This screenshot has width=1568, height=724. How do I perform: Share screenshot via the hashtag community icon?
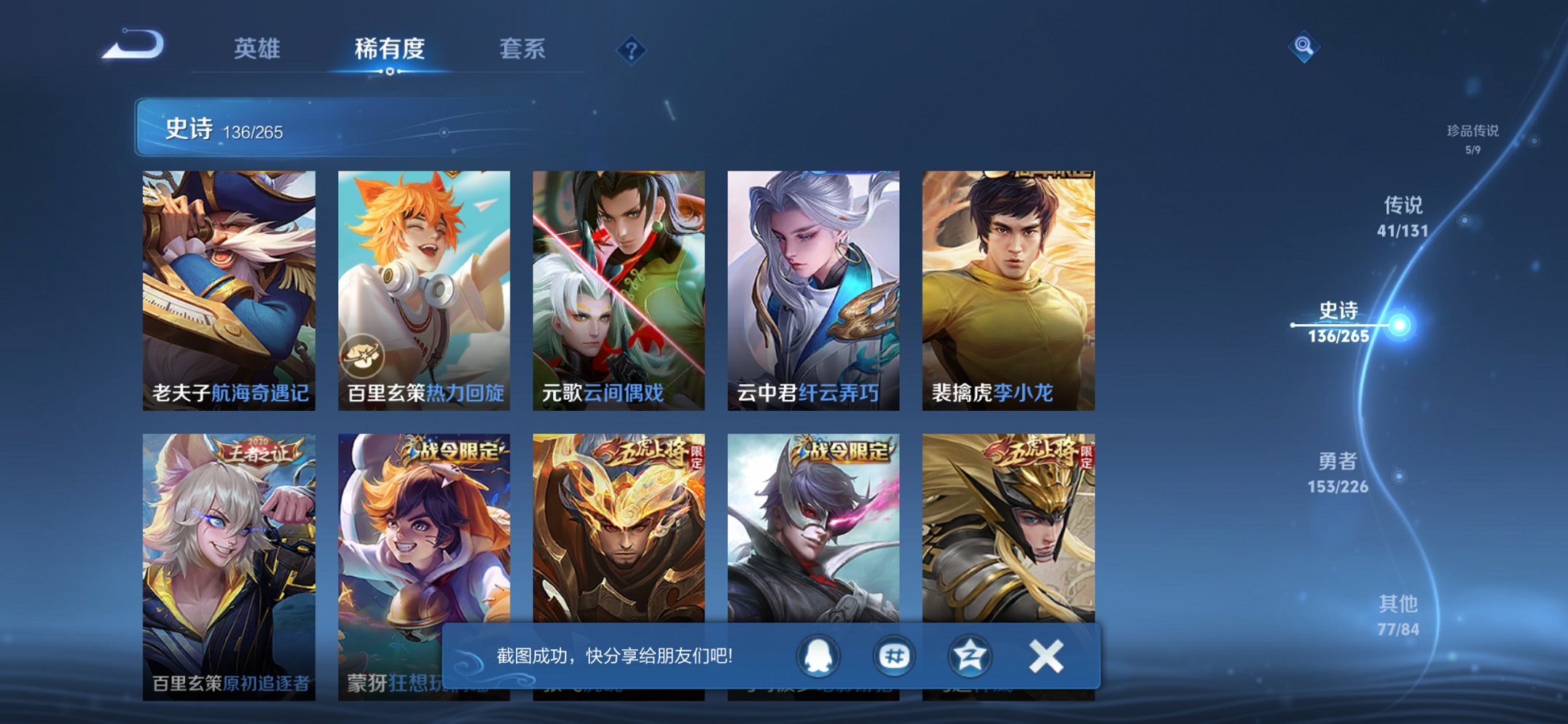(895, 655)
